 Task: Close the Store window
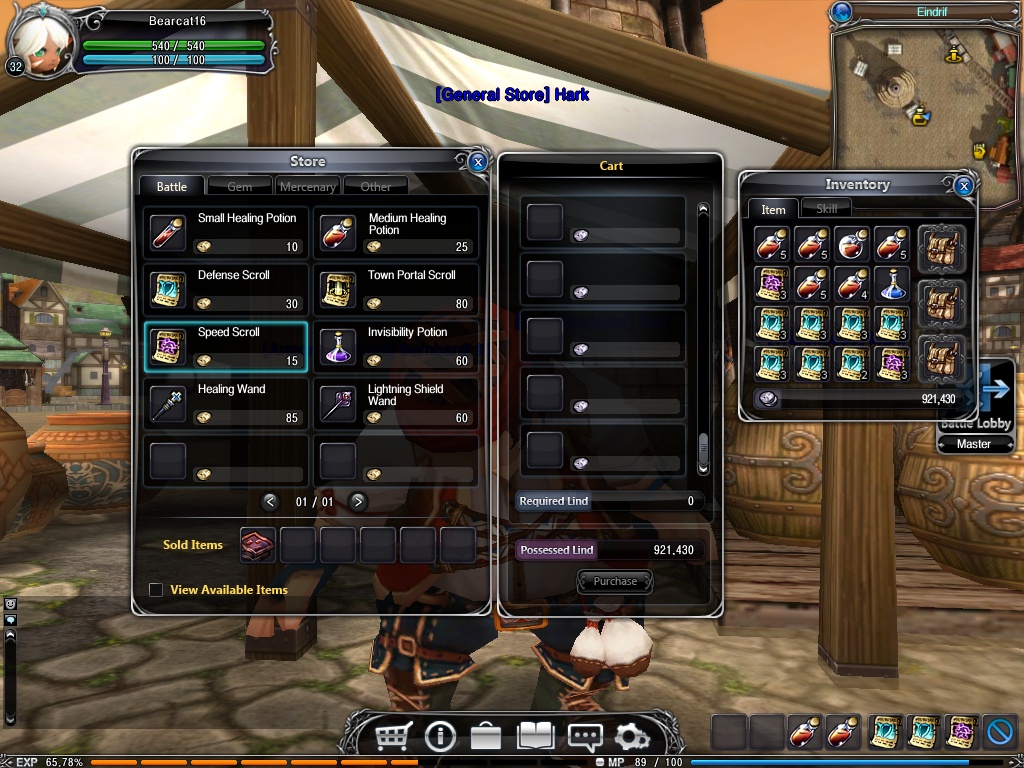click(478, 162)
